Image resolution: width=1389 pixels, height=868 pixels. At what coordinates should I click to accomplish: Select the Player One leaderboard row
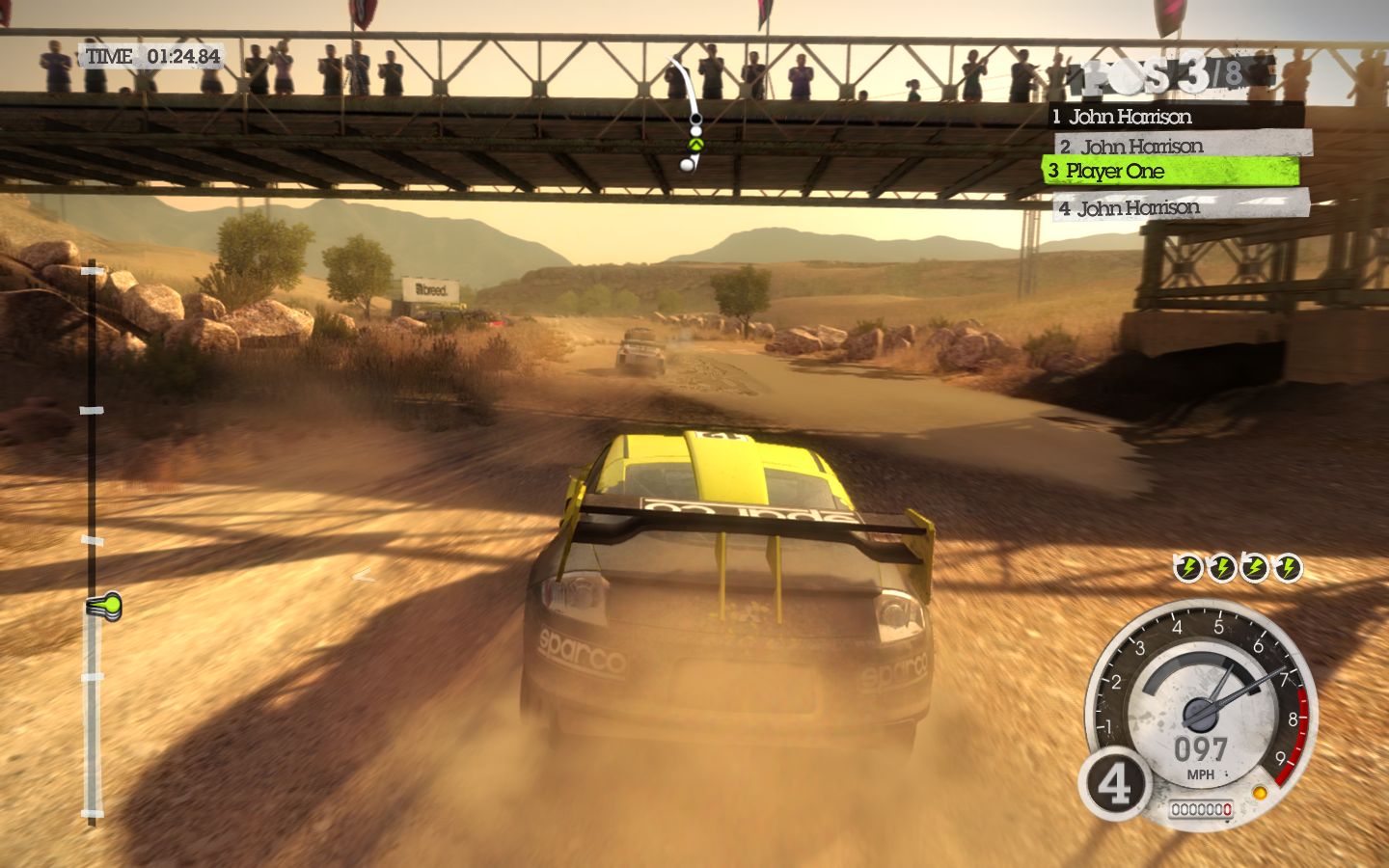pyautogui.click(x=1170, y=172)
